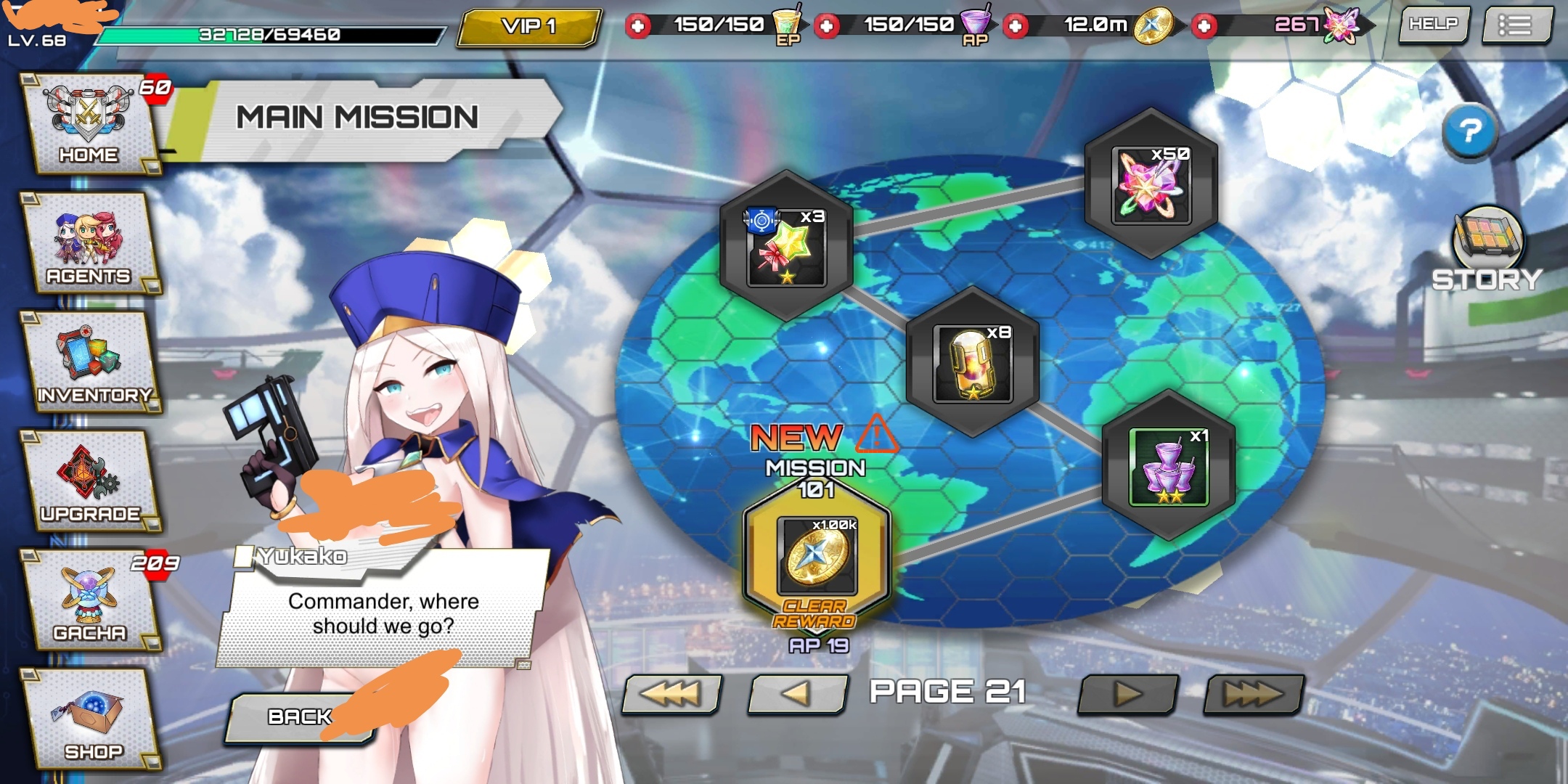The image size is (1568, 784).
Task: Pick the mission node with x1 AP drinks
Action: (1169, 466)
